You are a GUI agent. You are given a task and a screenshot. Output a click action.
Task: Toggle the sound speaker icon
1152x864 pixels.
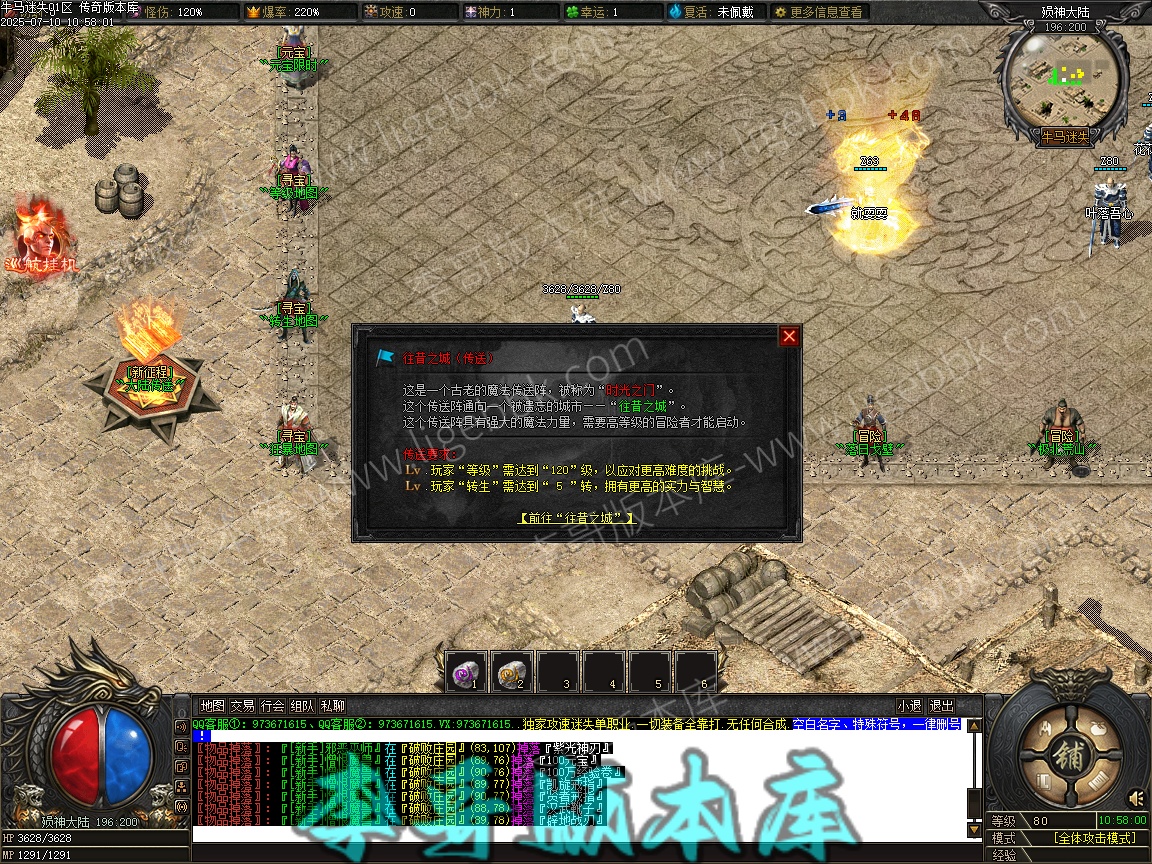[x=1137, y=797]
